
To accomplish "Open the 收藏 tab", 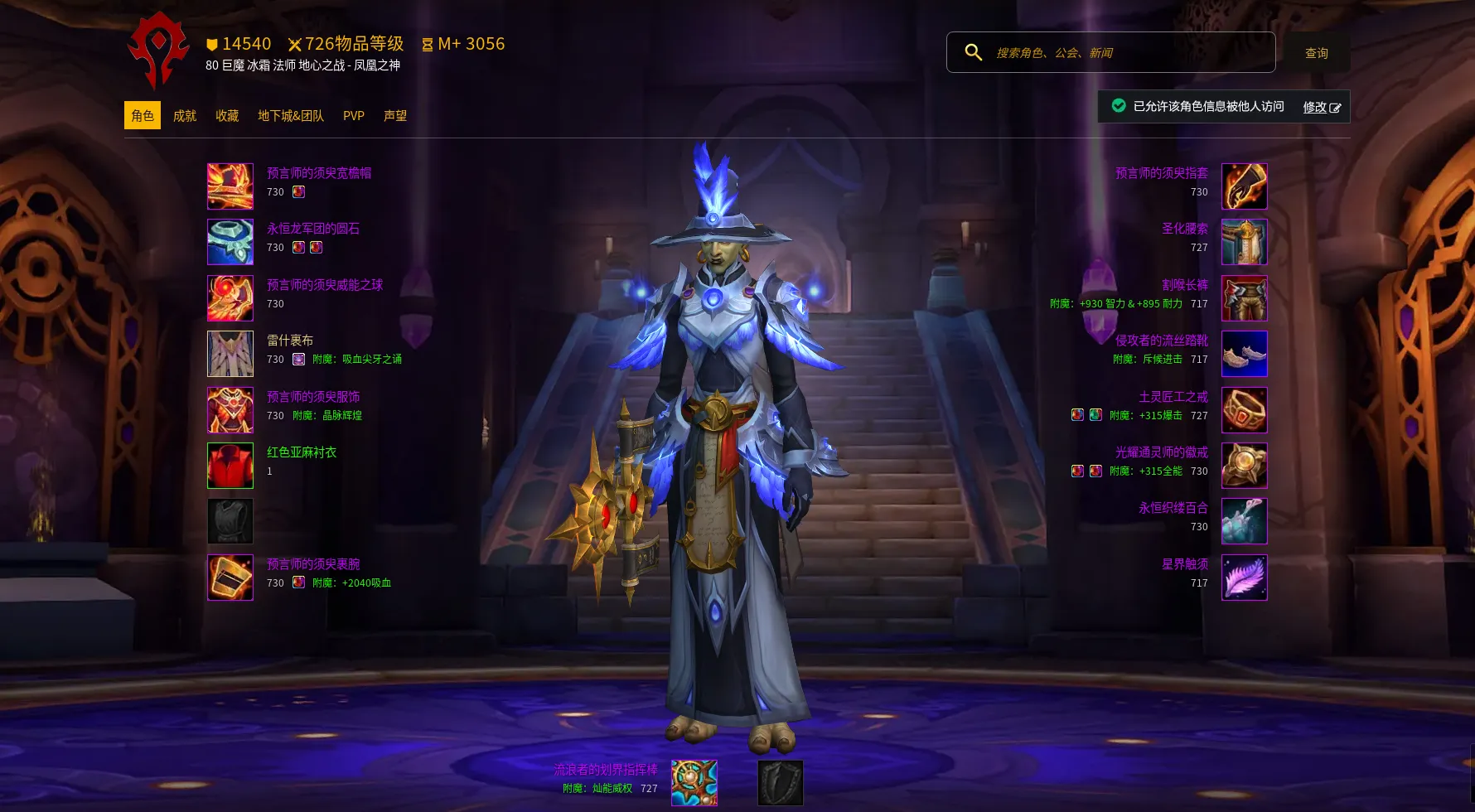I will click(227, 116).
